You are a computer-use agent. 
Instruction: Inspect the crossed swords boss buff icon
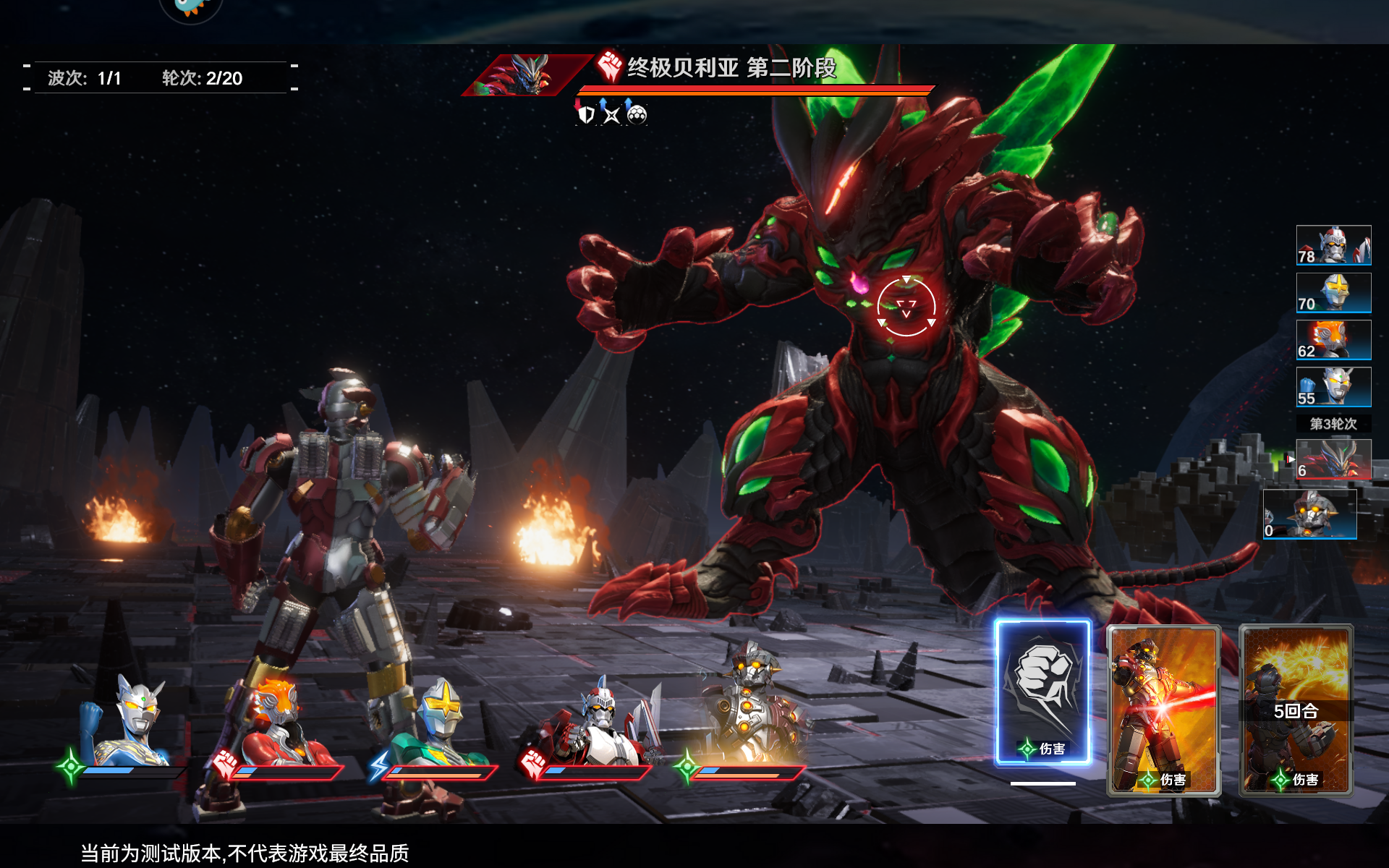click(611, 114)
